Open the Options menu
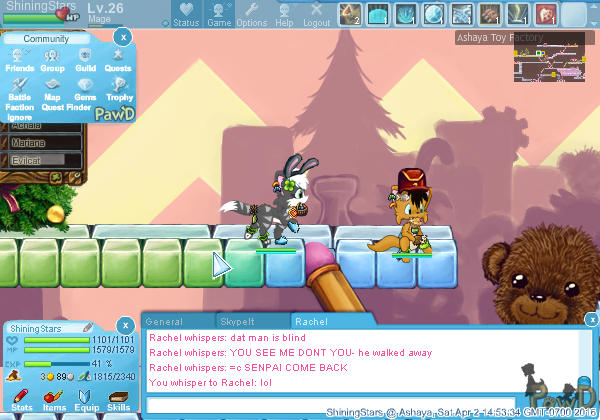 251,14
